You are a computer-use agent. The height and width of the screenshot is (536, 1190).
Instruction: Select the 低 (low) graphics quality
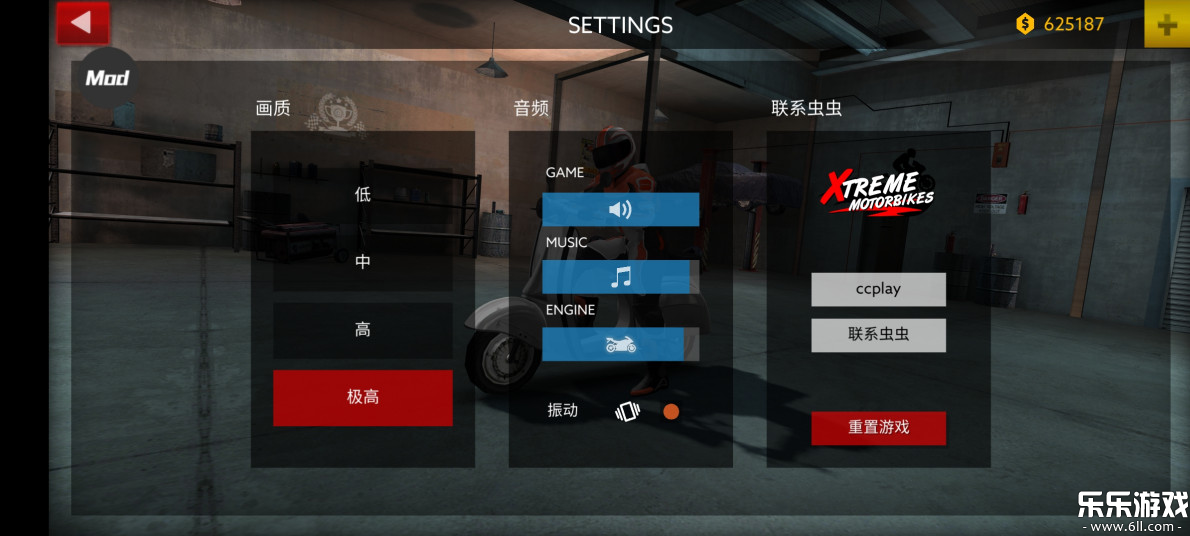click(362, 195)
